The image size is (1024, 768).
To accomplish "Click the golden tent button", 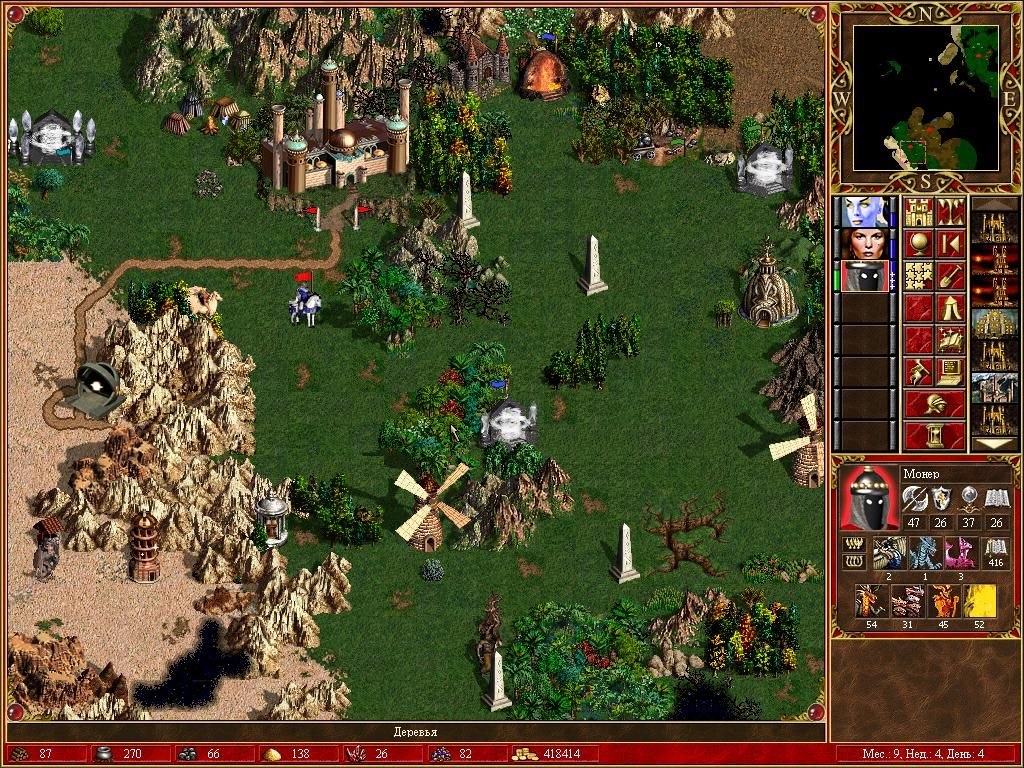I will (x=950, y=308).
